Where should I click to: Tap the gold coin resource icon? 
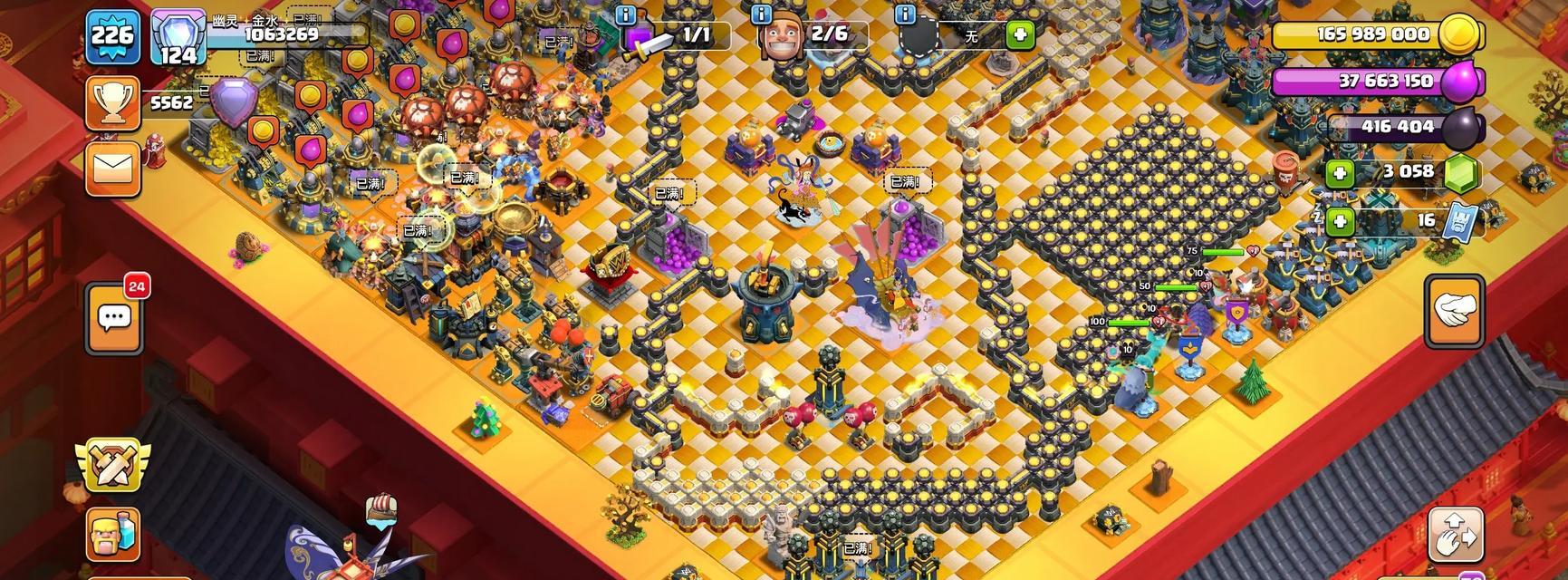click(x=1459, y=35)
